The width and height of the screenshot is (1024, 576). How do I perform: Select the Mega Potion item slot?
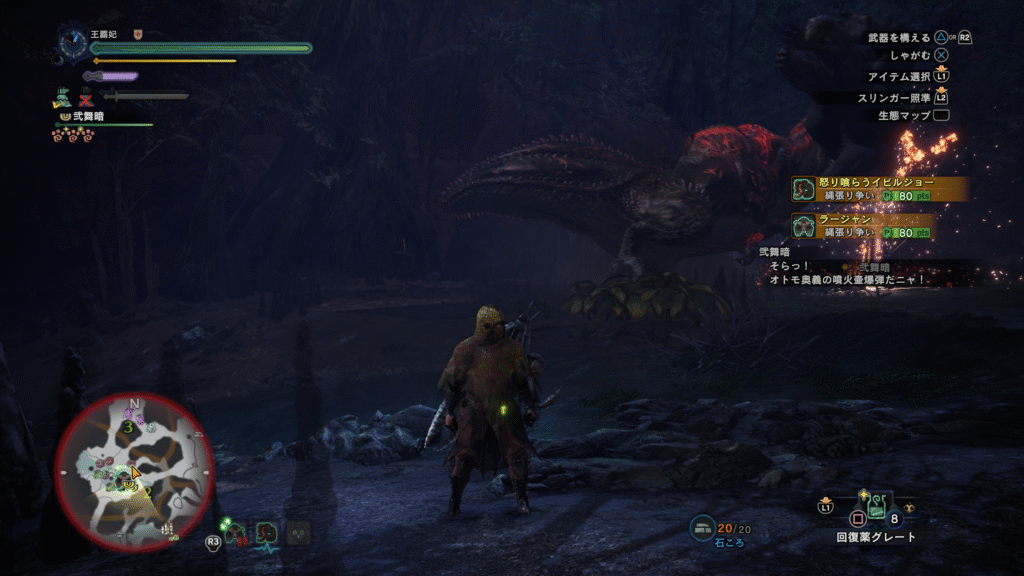coord(876,506)
